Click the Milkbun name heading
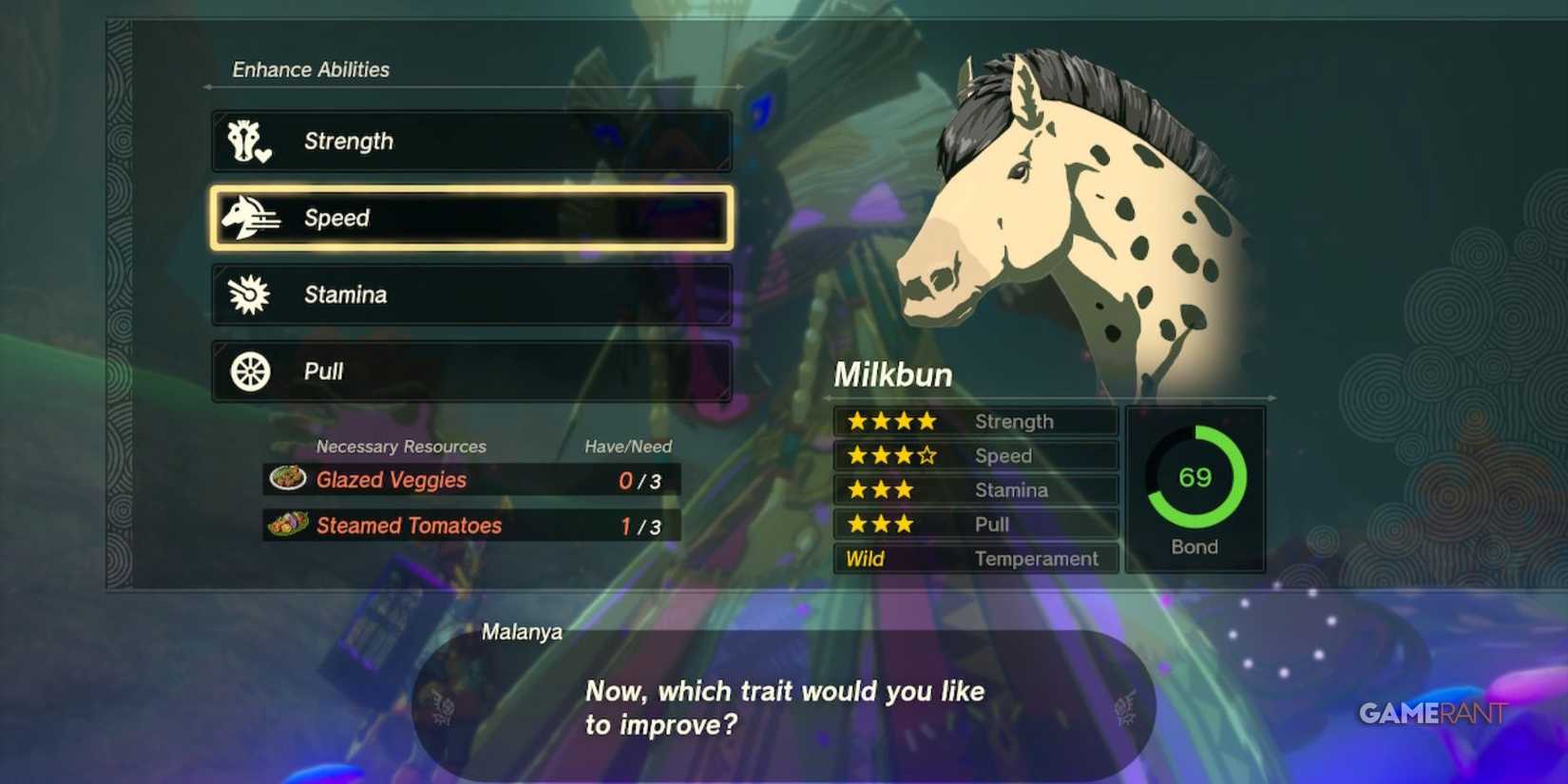The width and height of the screenshot is (1568, 784). pyautogui.click(x=893, y=374)
